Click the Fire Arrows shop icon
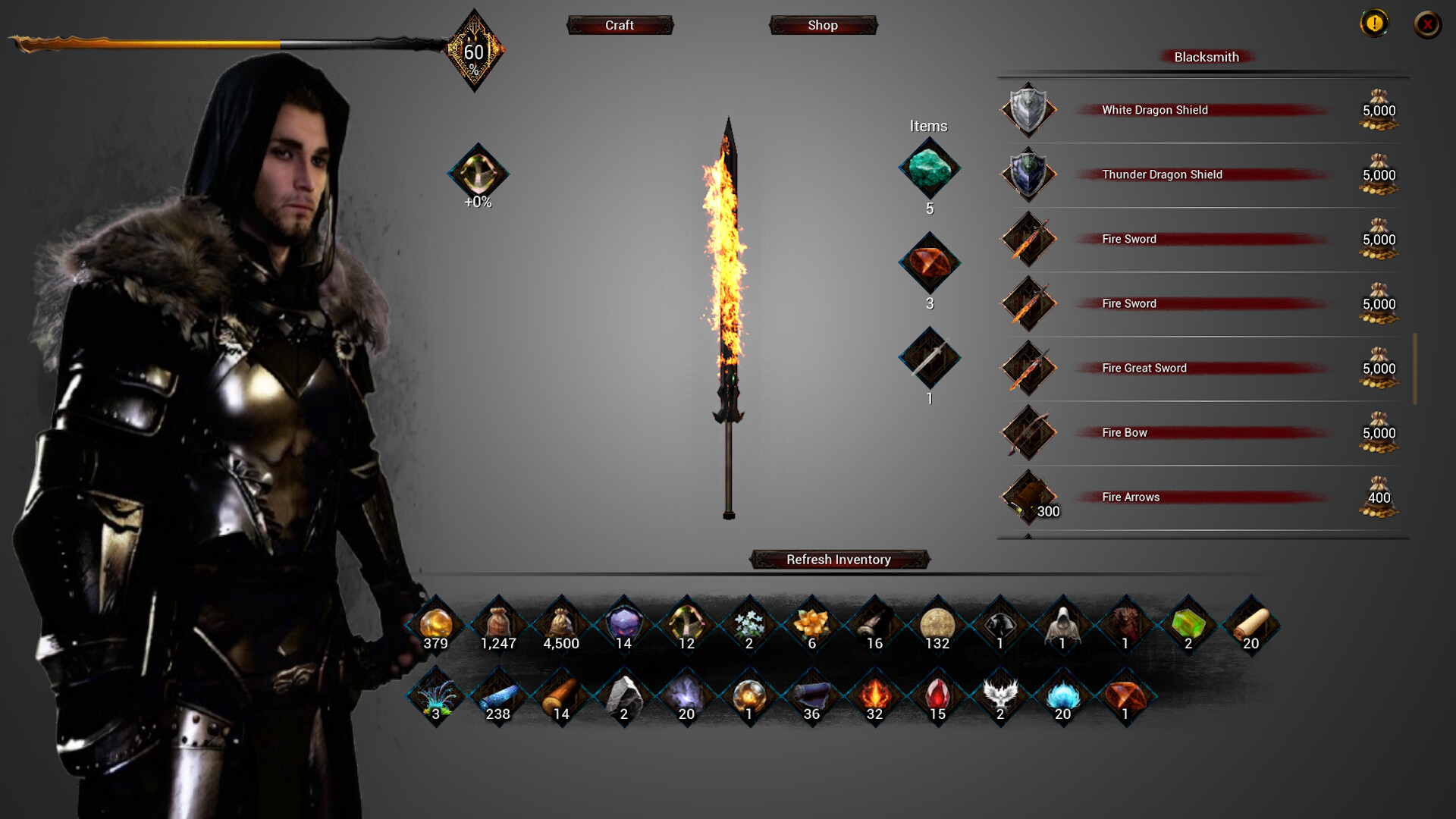Viewport: 1456px width, 819px height. point(1029,497)
